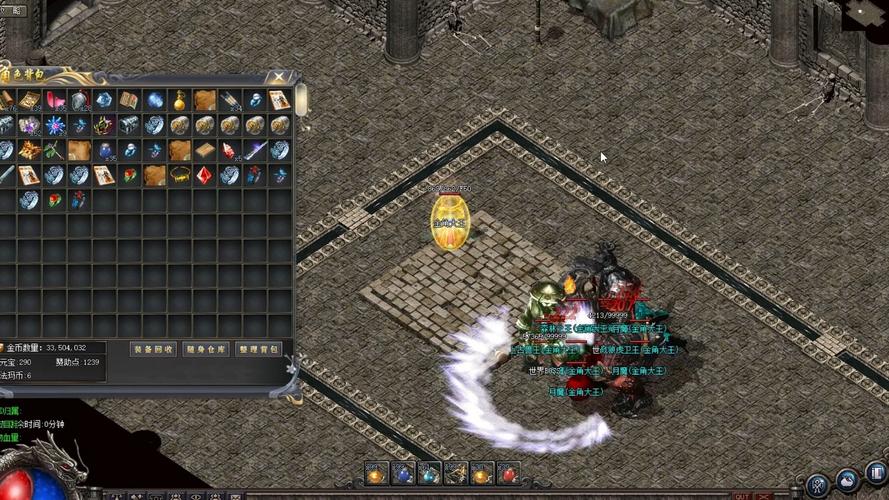Select the golden gourd item in backpack

[x=180, y=100]
